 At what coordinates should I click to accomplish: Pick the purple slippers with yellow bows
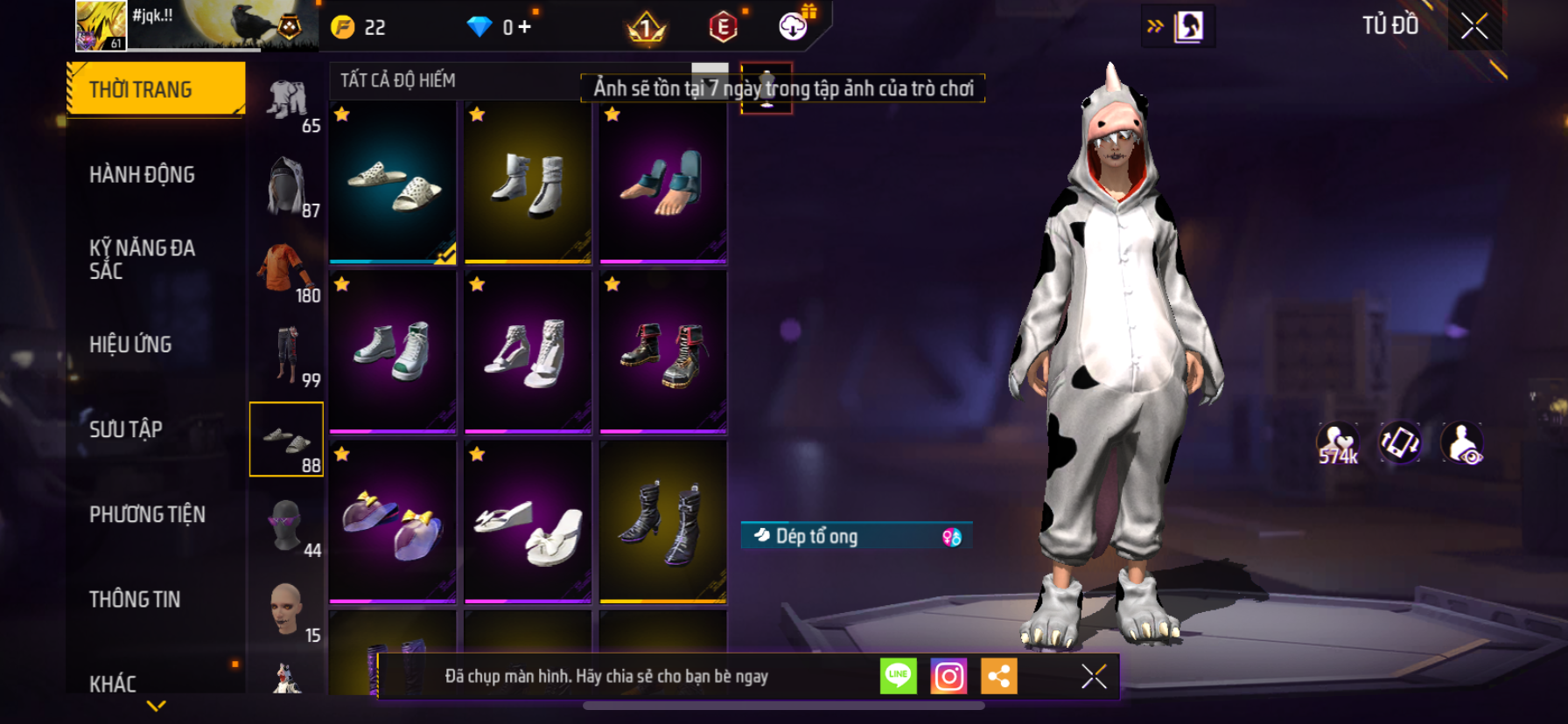pyautogui.click(x=393, y=522)
